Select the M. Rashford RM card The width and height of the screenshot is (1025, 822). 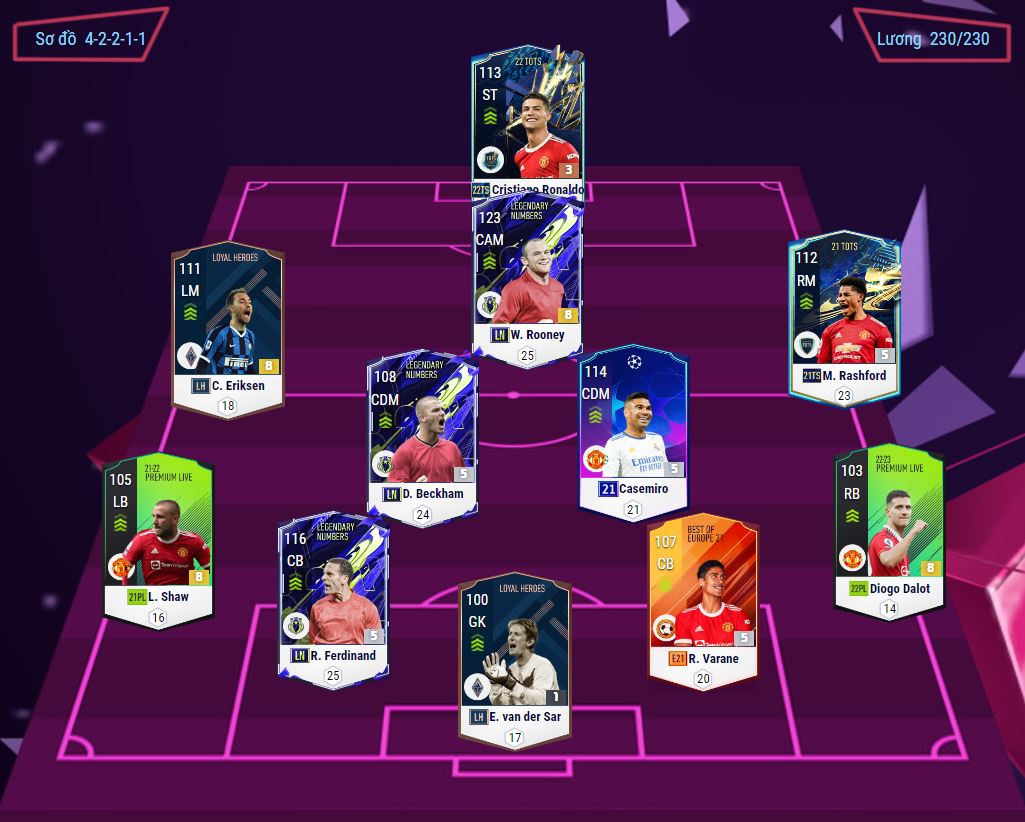click(844, 315)
